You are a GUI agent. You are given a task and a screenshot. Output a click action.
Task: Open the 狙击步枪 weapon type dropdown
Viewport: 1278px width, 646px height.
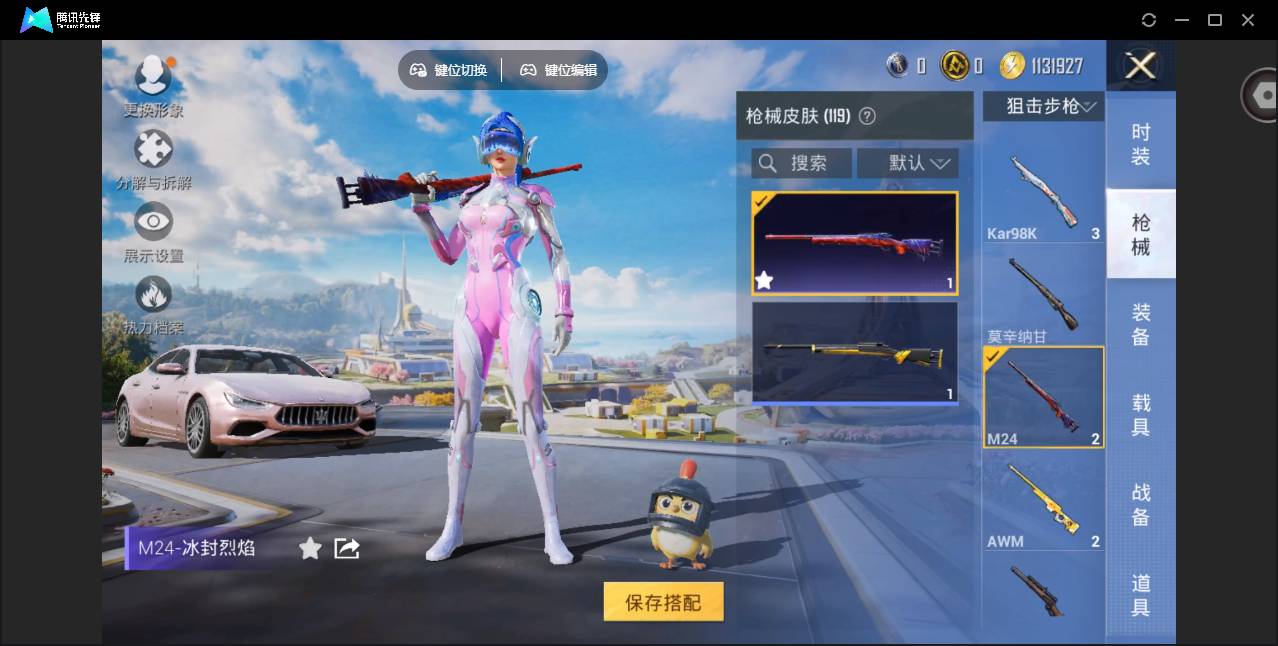(x=1044, y=106)
